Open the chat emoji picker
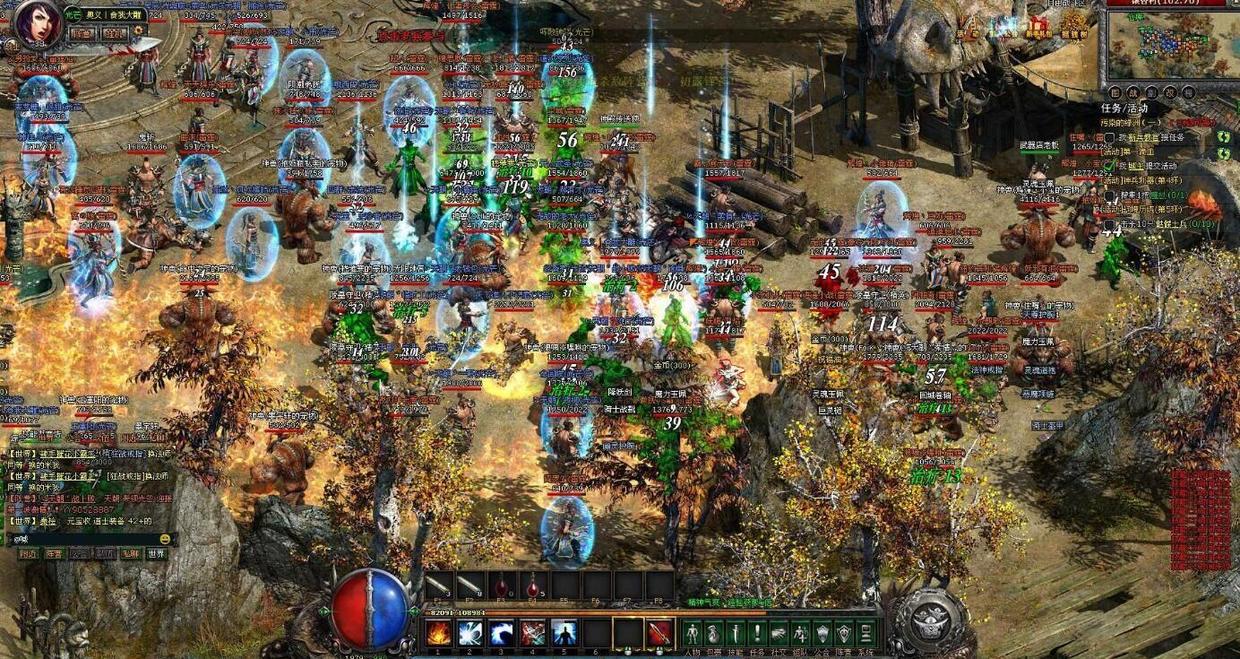 click(x=163, y=538)
